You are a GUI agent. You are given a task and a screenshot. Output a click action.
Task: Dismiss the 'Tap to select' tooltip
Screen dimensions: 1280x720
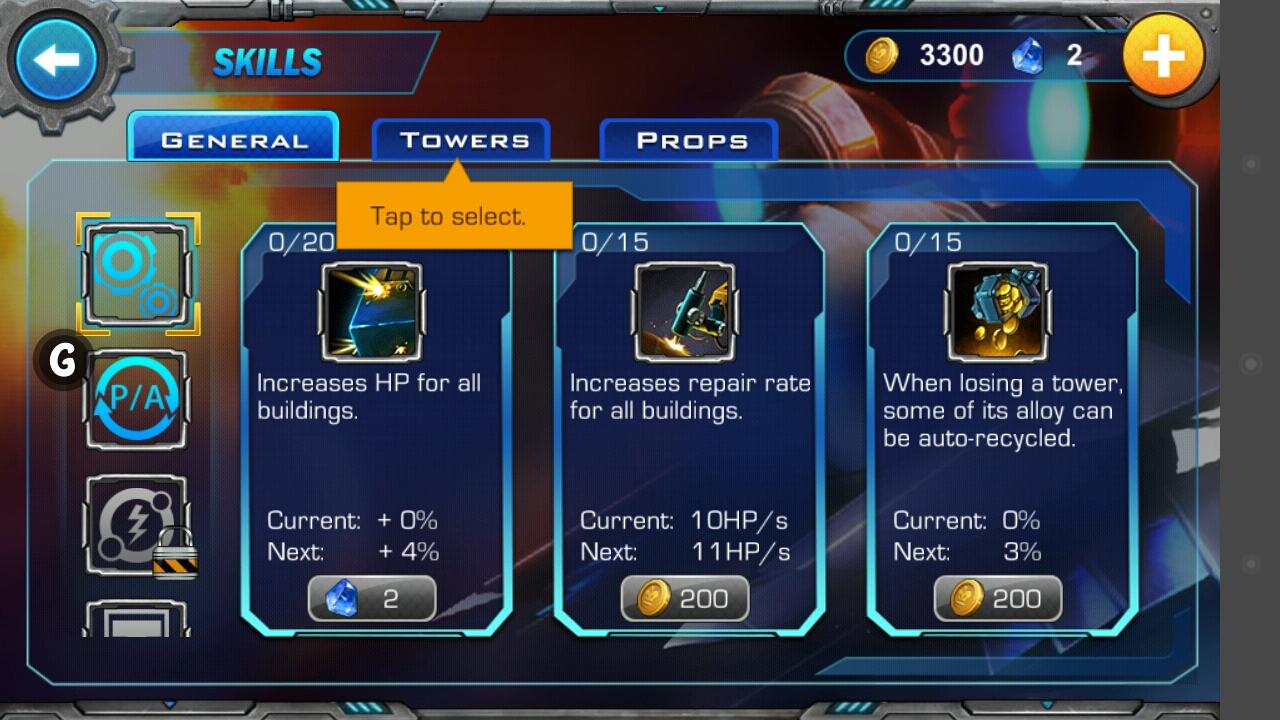453,216
